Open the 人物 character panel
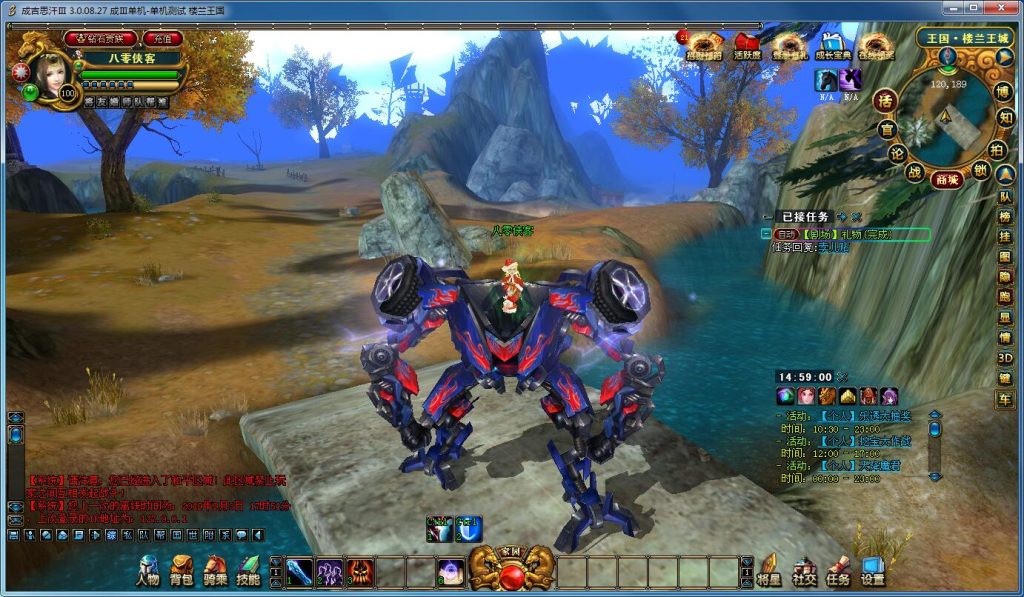 147,570
